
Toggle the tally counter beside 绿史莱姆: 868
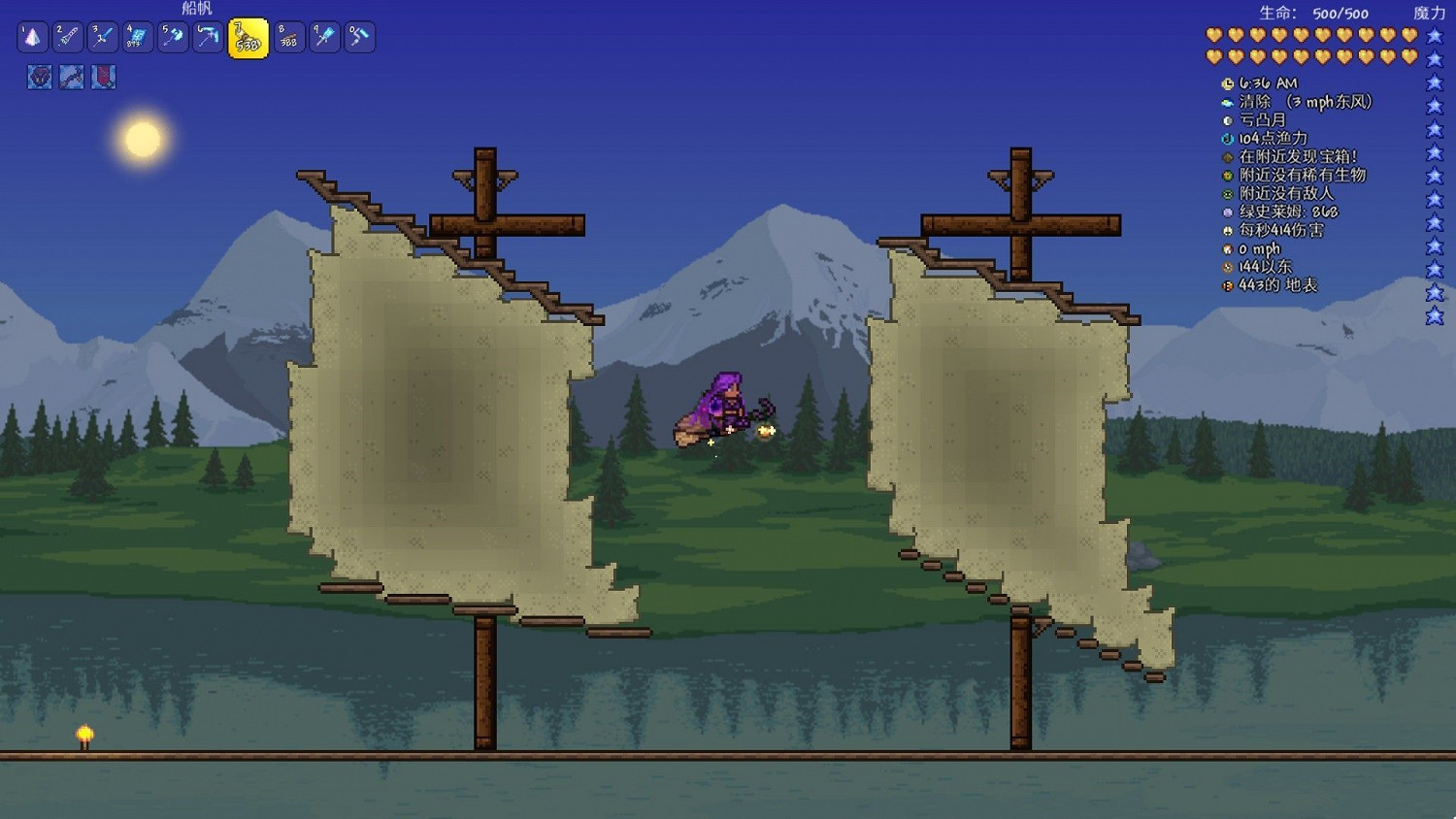[1228, 212]
